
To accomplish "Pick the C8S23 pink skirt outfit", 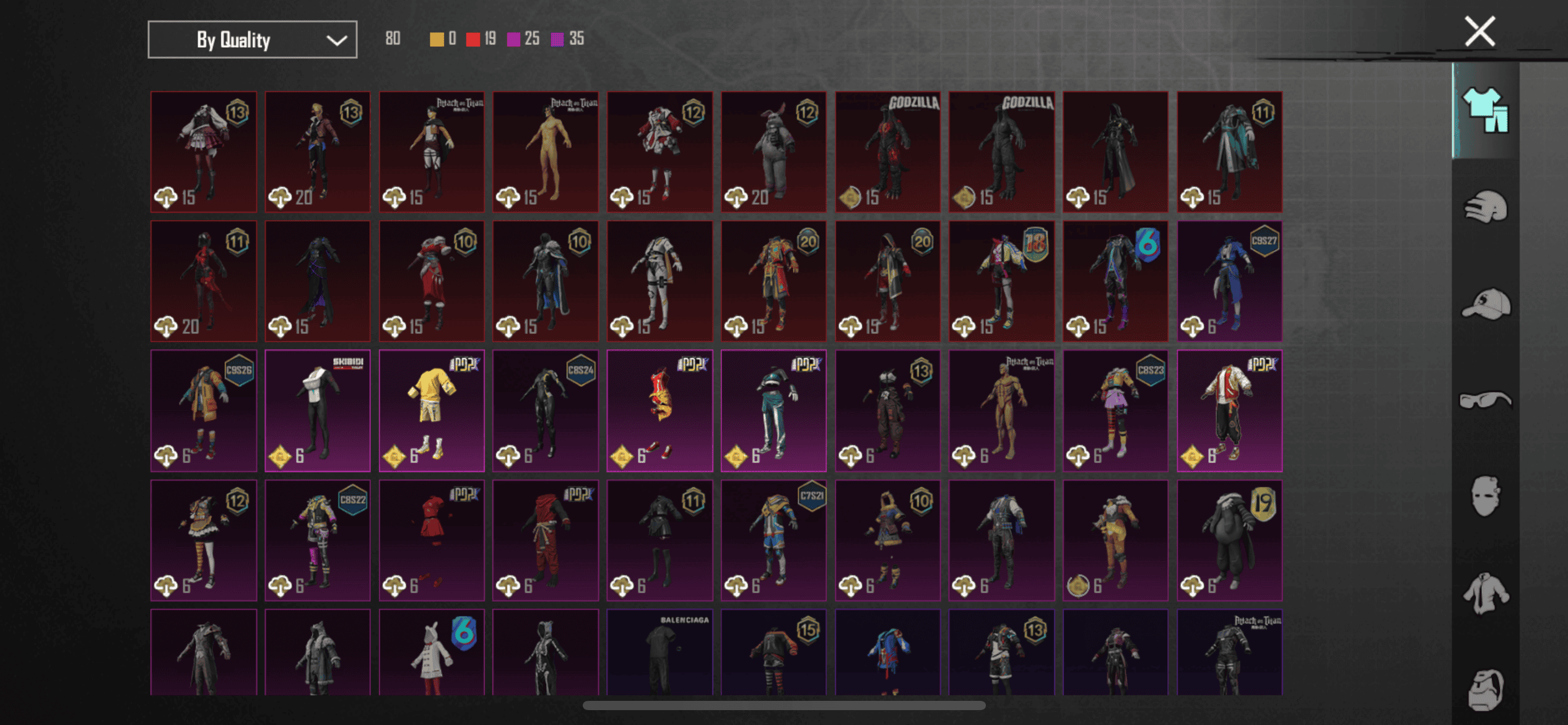I will 1115,410.
